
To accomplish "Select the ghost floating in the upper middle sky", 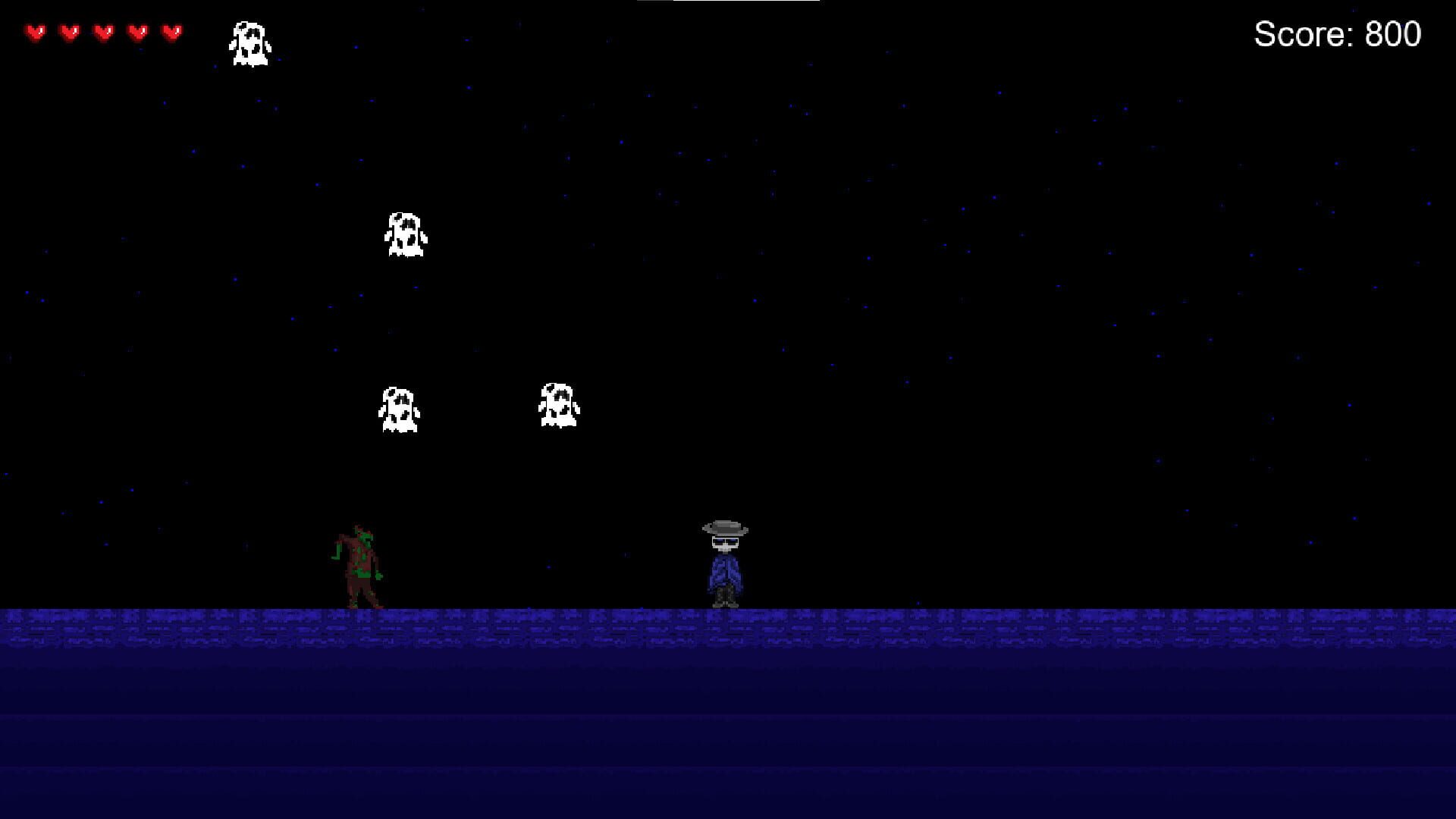I will point(406,235).
